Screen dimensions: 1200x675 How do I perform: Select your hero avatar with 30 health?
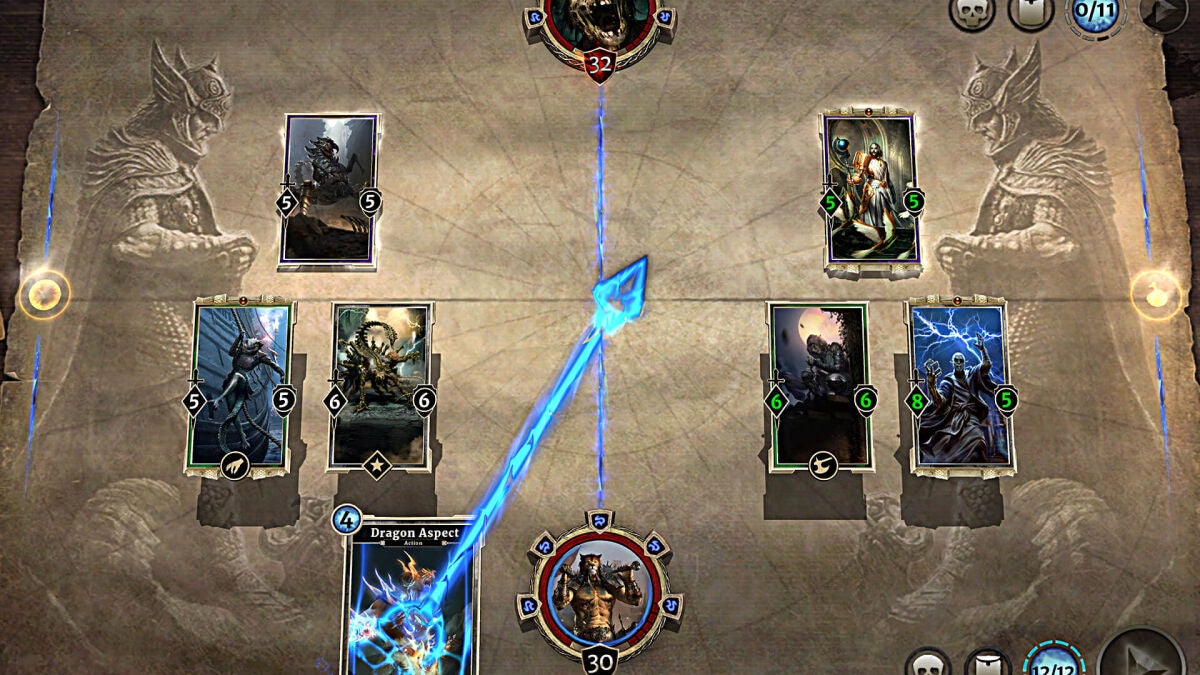click(x=600, y=590)
